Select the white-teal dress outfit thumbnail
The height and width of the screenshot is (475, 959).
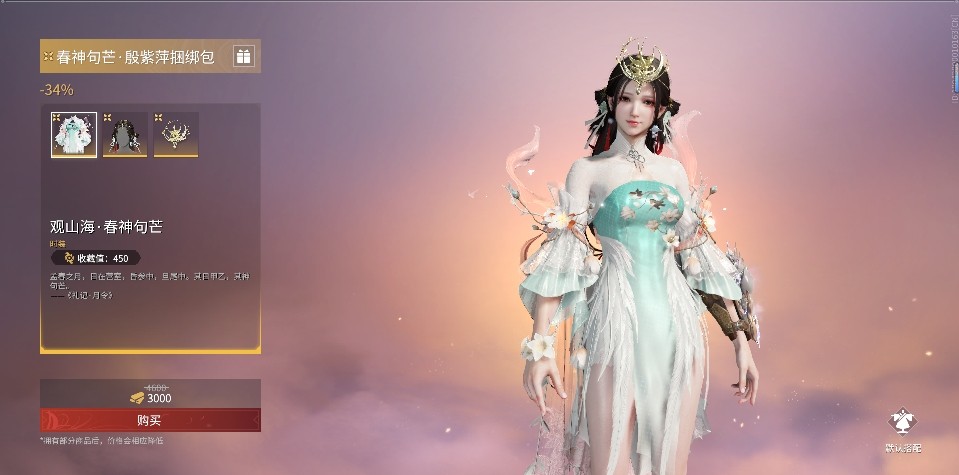[74, 135]
